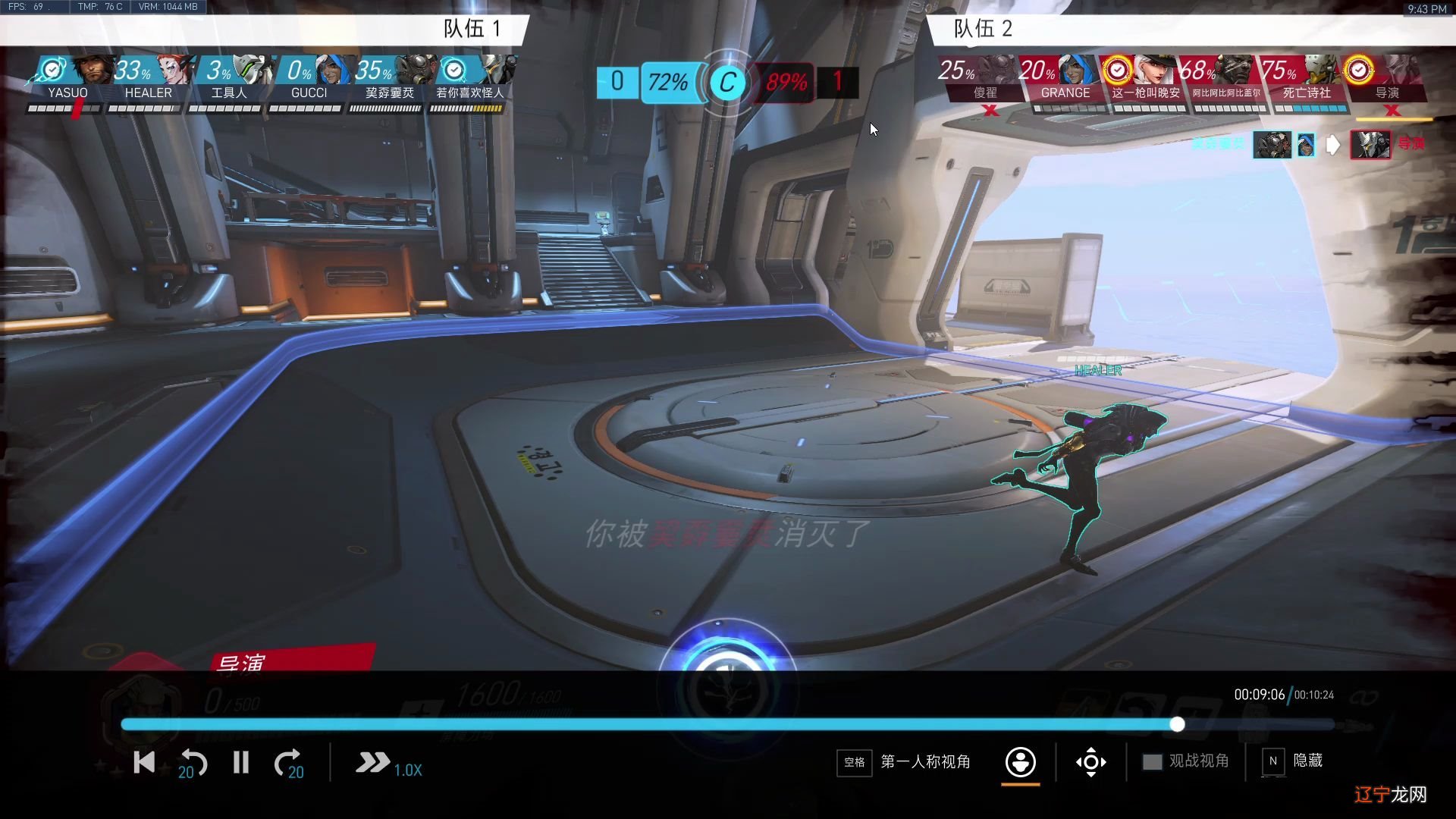Spectate player HEALER on team 1

tap(149, 78)
